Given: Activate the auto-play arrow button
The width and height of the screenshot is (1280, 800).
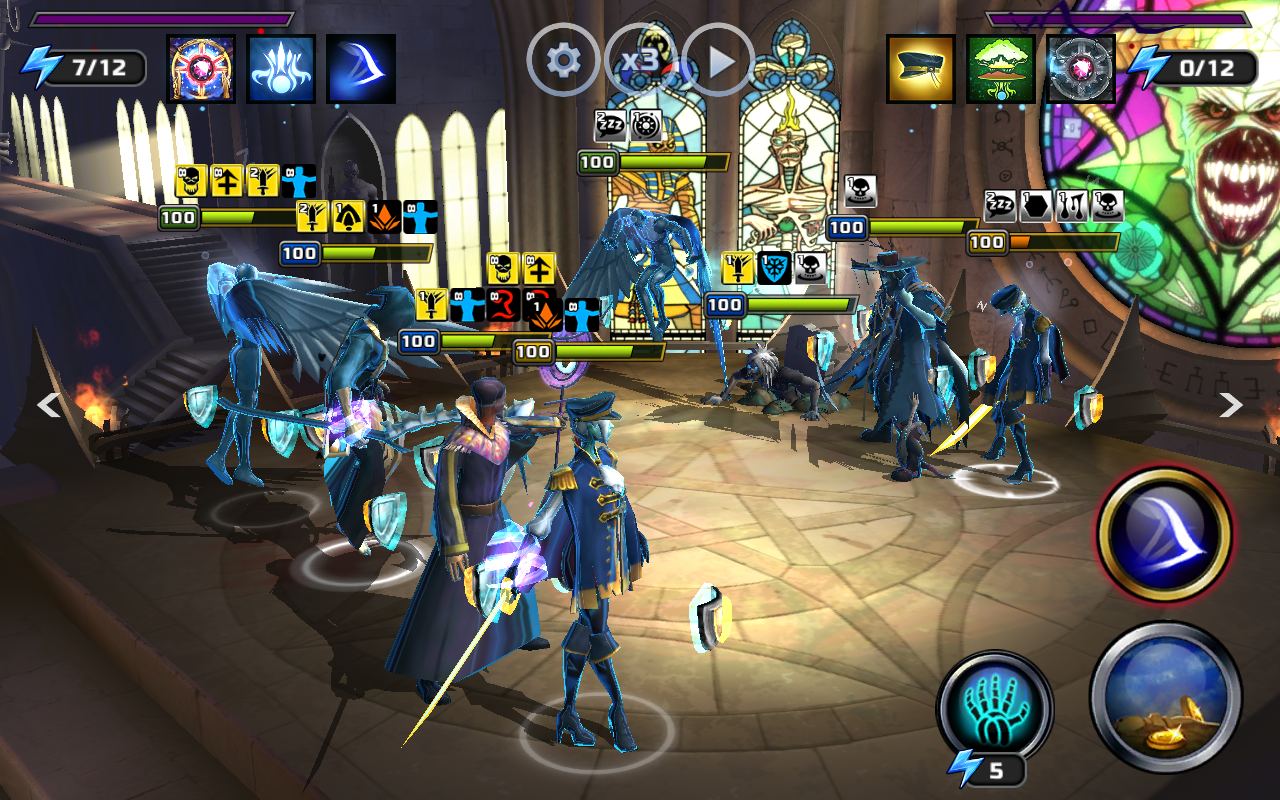Looking at the screenshot, I should click(718, 61).
